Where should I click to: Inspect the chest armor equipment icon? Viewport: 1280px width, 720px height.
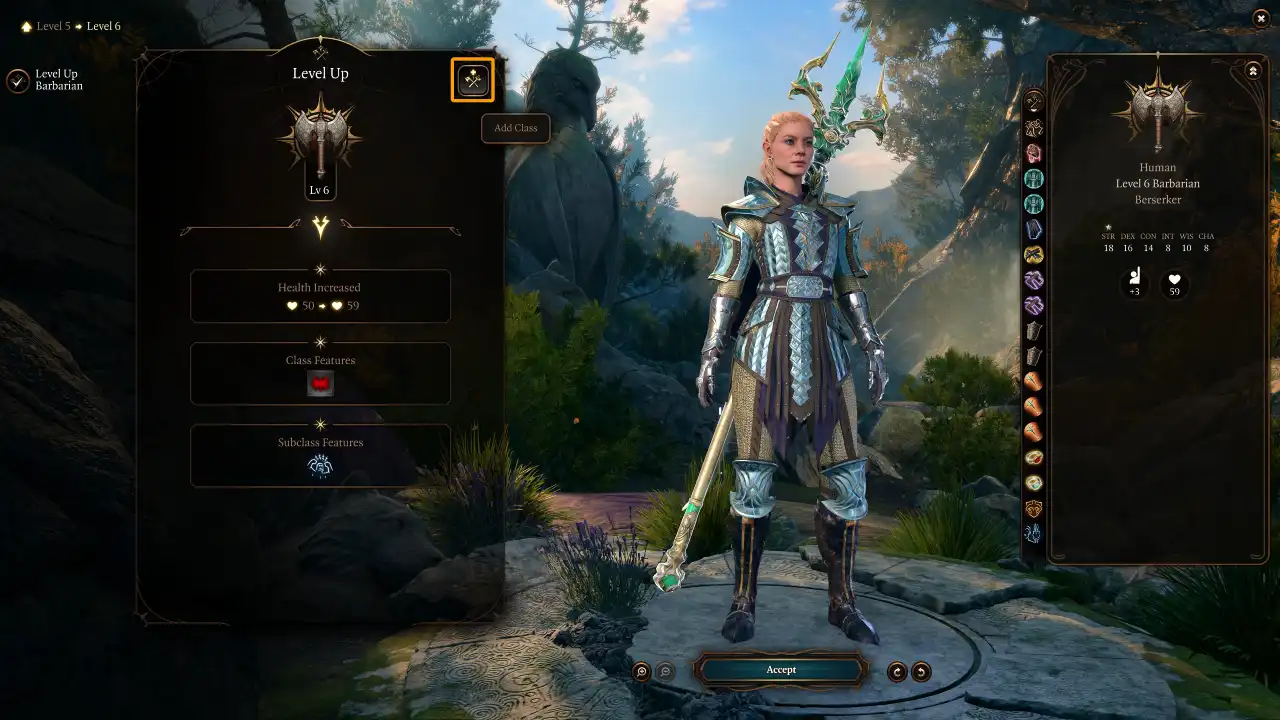[x=1034, y=179]
